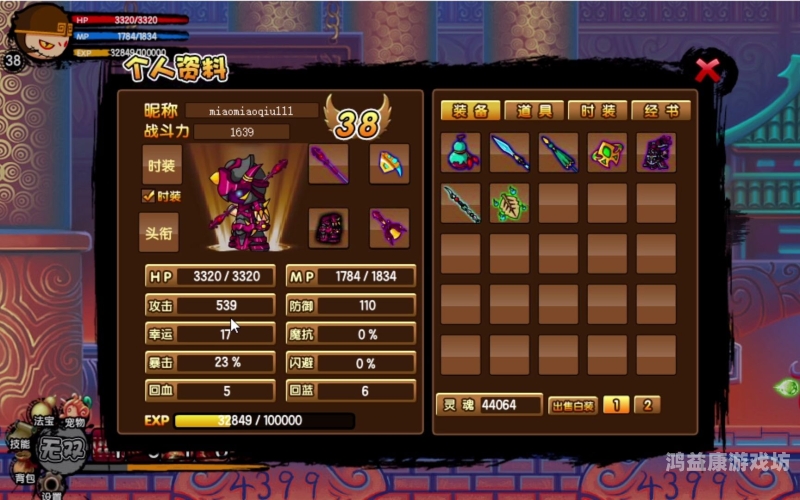Viewport: 800px width, 500px height.
Task: Select the equipped purple bell accessory slot
Action: tap(389, 228)
